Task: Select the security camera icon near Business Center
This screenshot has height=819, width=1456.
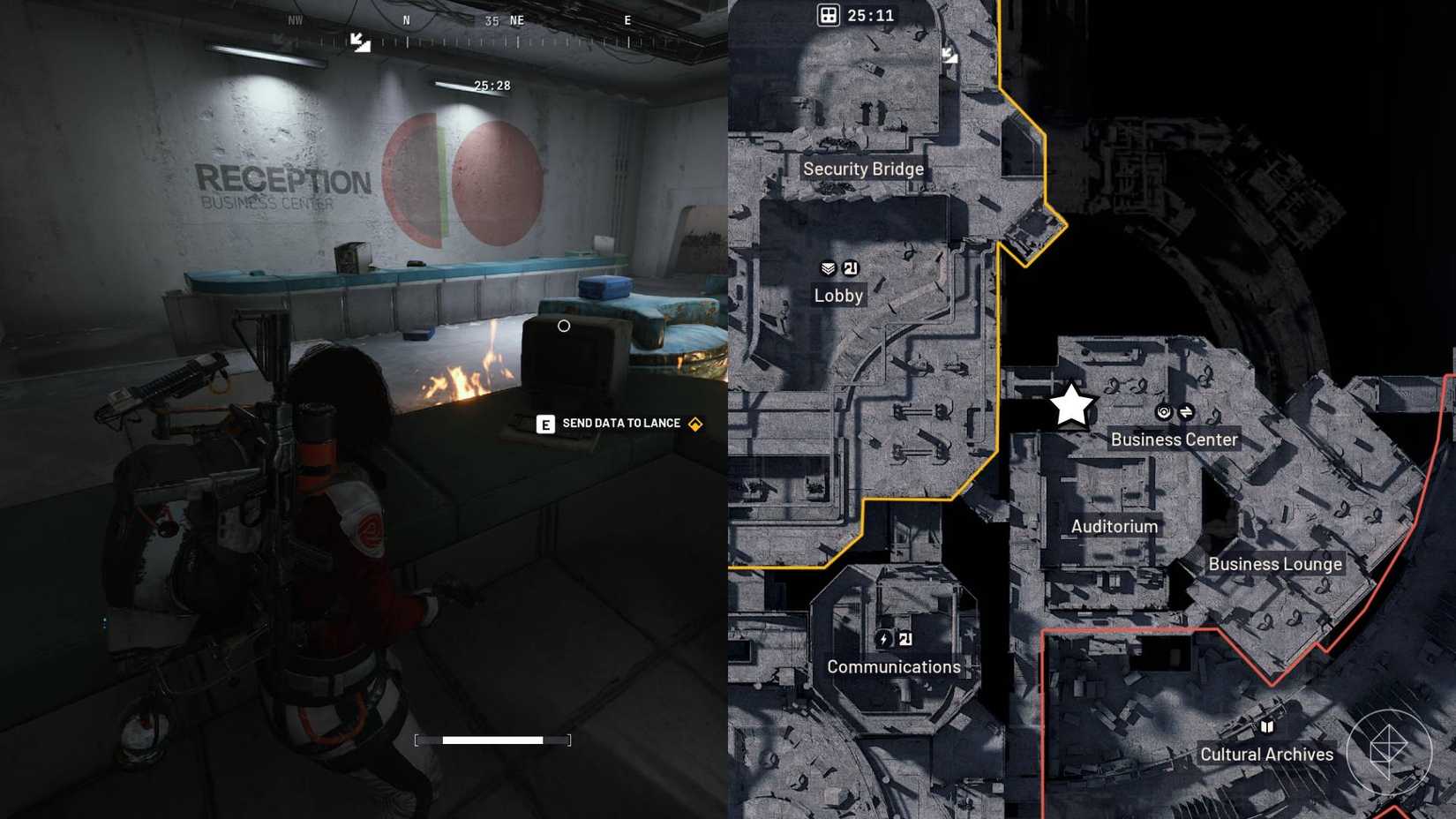Action: coord(1163,410)
